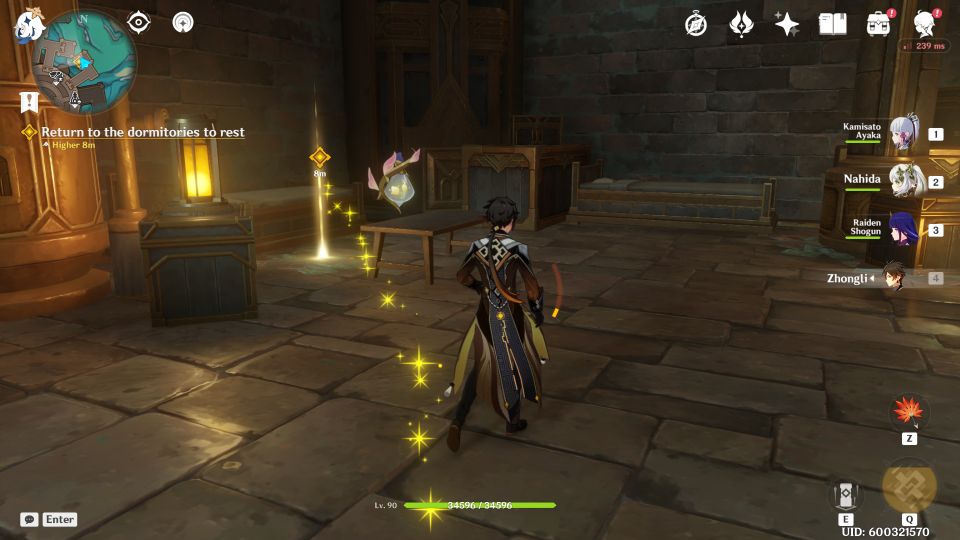Screen dimensions: 960x540
Task: Toggle the elemental sight eye icon
Action: tap(139, 22)
